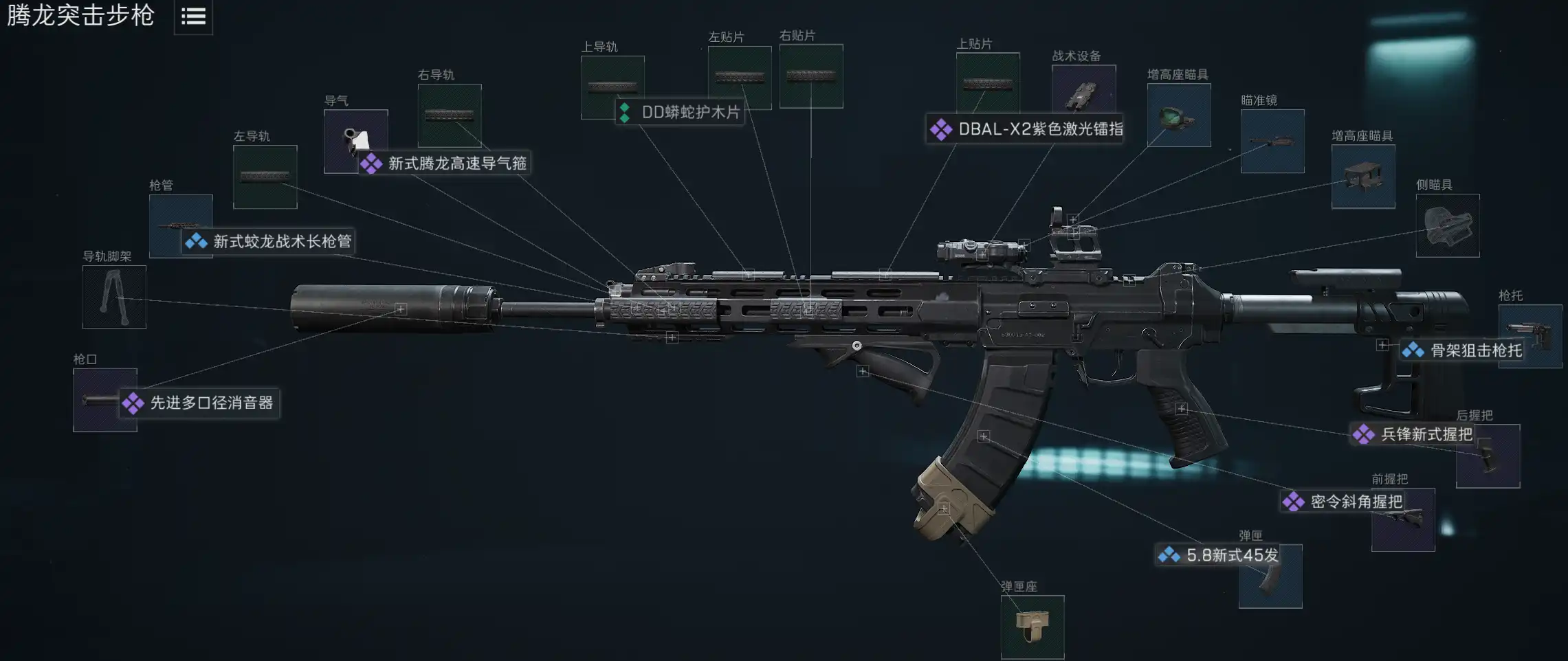Select the 左贴片 left panel slot

pyautogui.click(x=740, y=77)
